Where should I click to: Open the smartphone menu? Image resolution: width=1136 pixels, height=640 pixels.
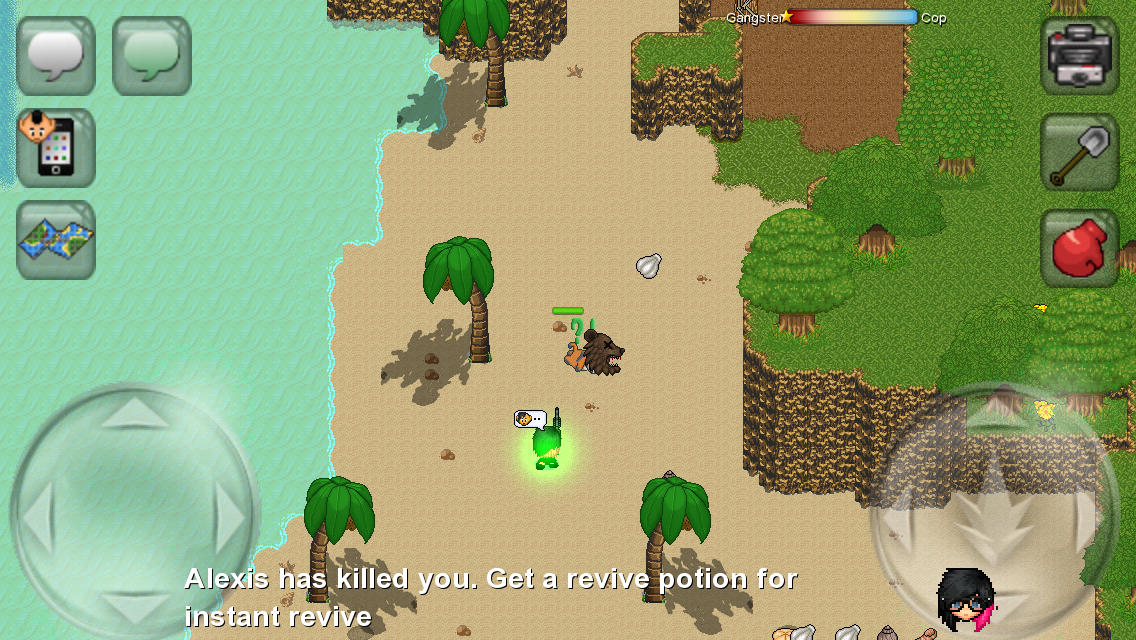56,148
